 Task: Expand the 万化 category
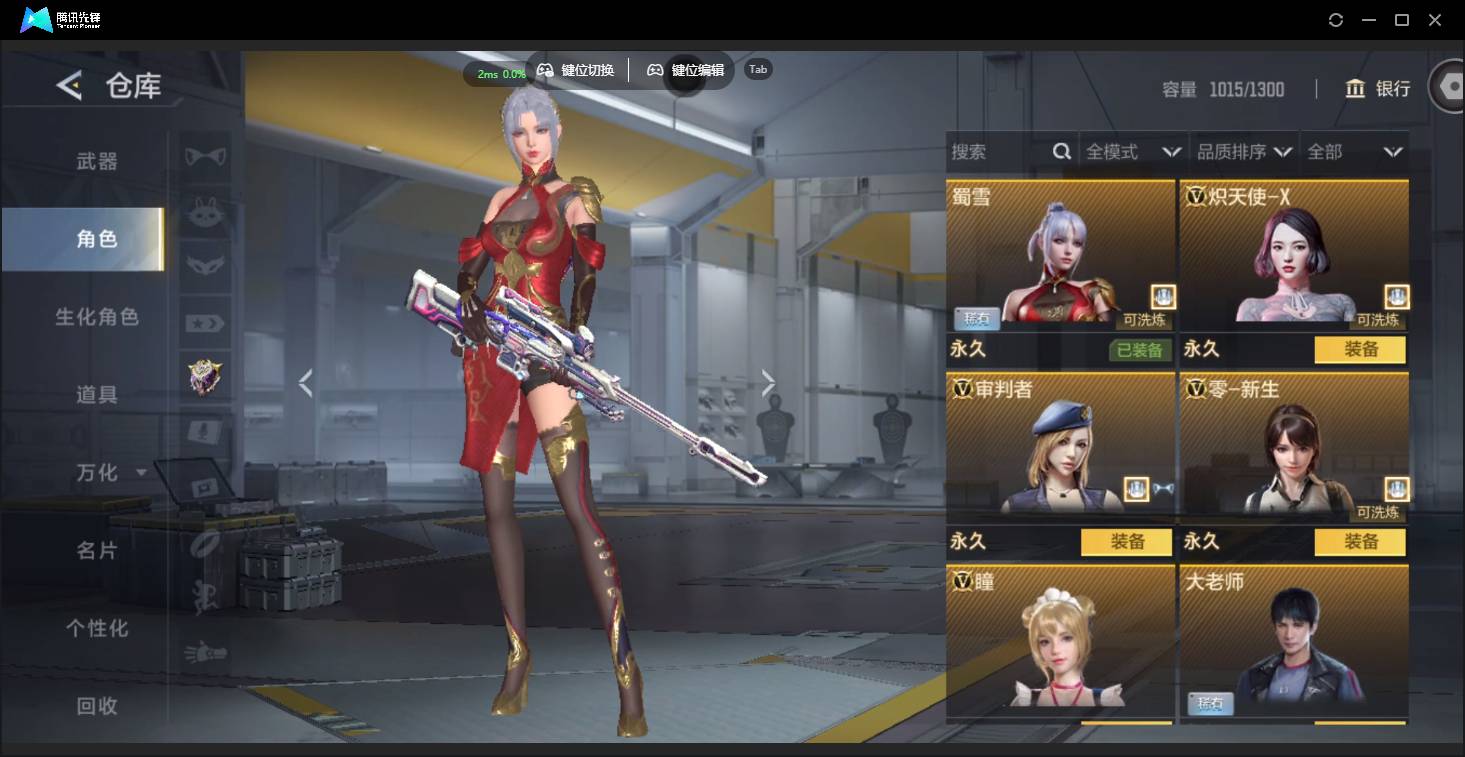(110, 472)
